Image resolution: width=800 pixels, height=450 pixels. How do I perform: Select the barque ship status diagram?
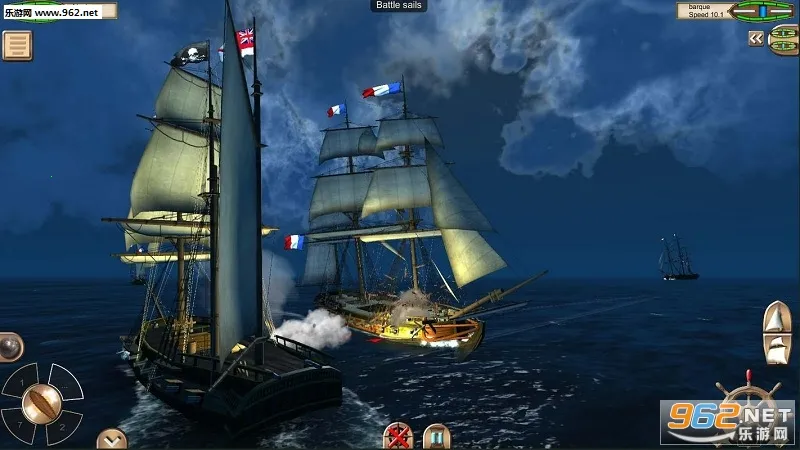point(763,11)
